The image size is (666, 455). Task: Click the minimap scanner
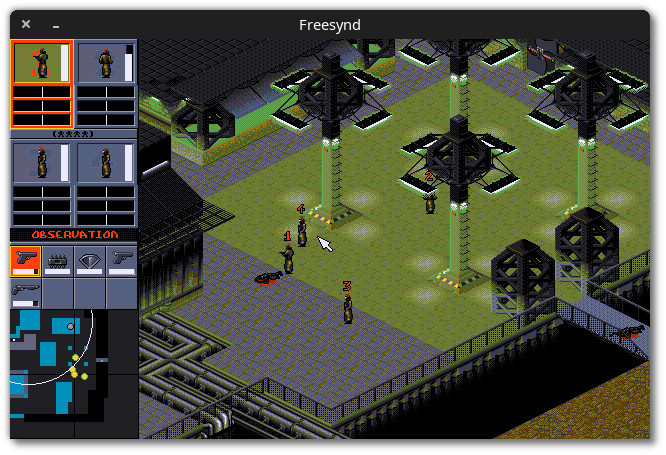(73, 373)
